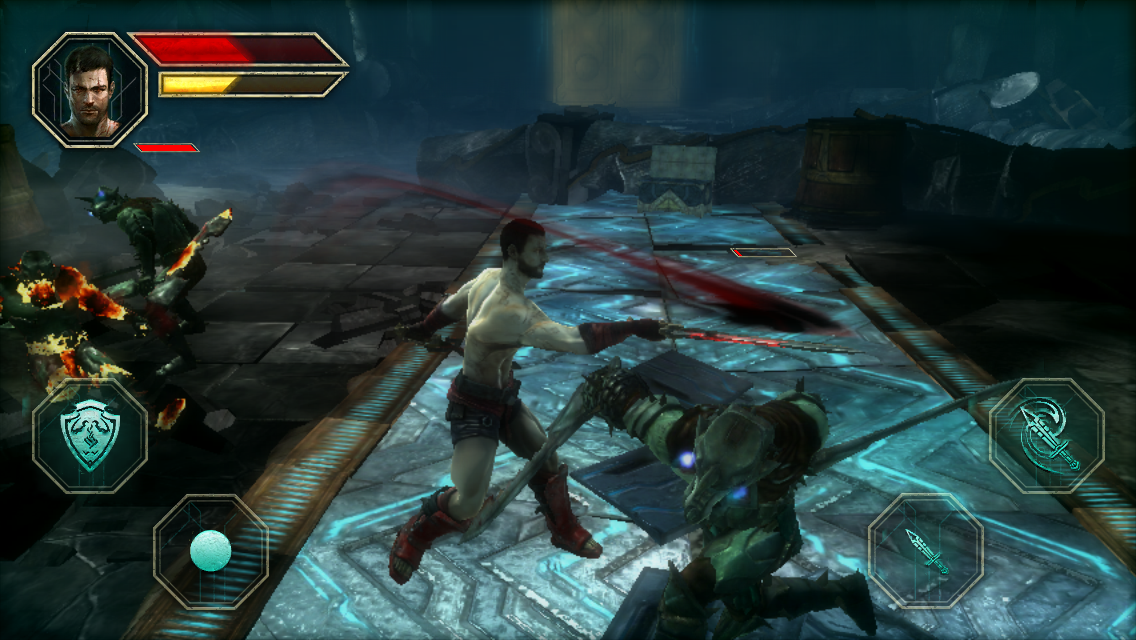Screen dimensions: 1136x640
Task: Tap the dagger light attack button
Action: pos(925,551)
